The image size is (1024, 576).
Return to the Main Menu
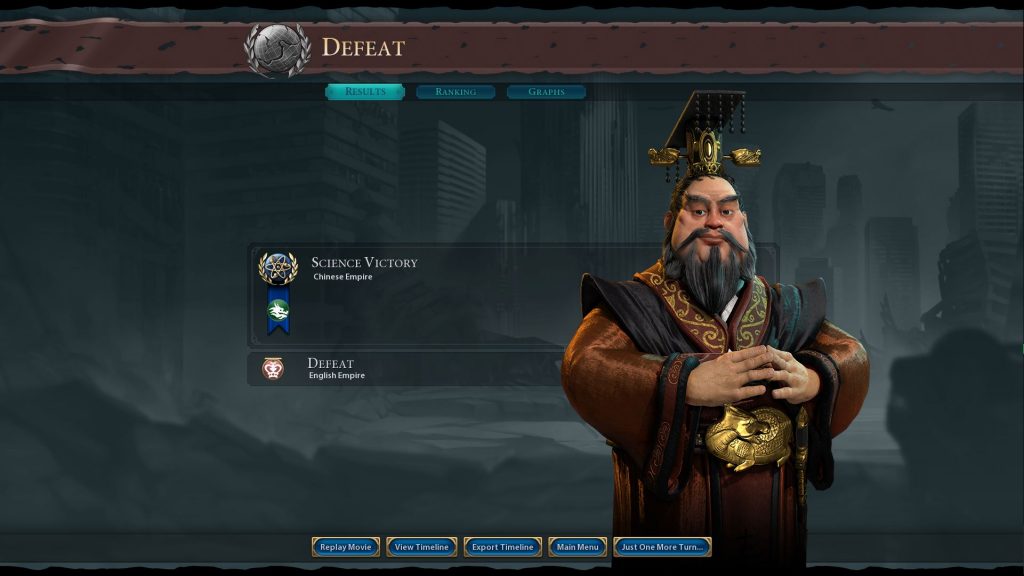click(578, 547)
